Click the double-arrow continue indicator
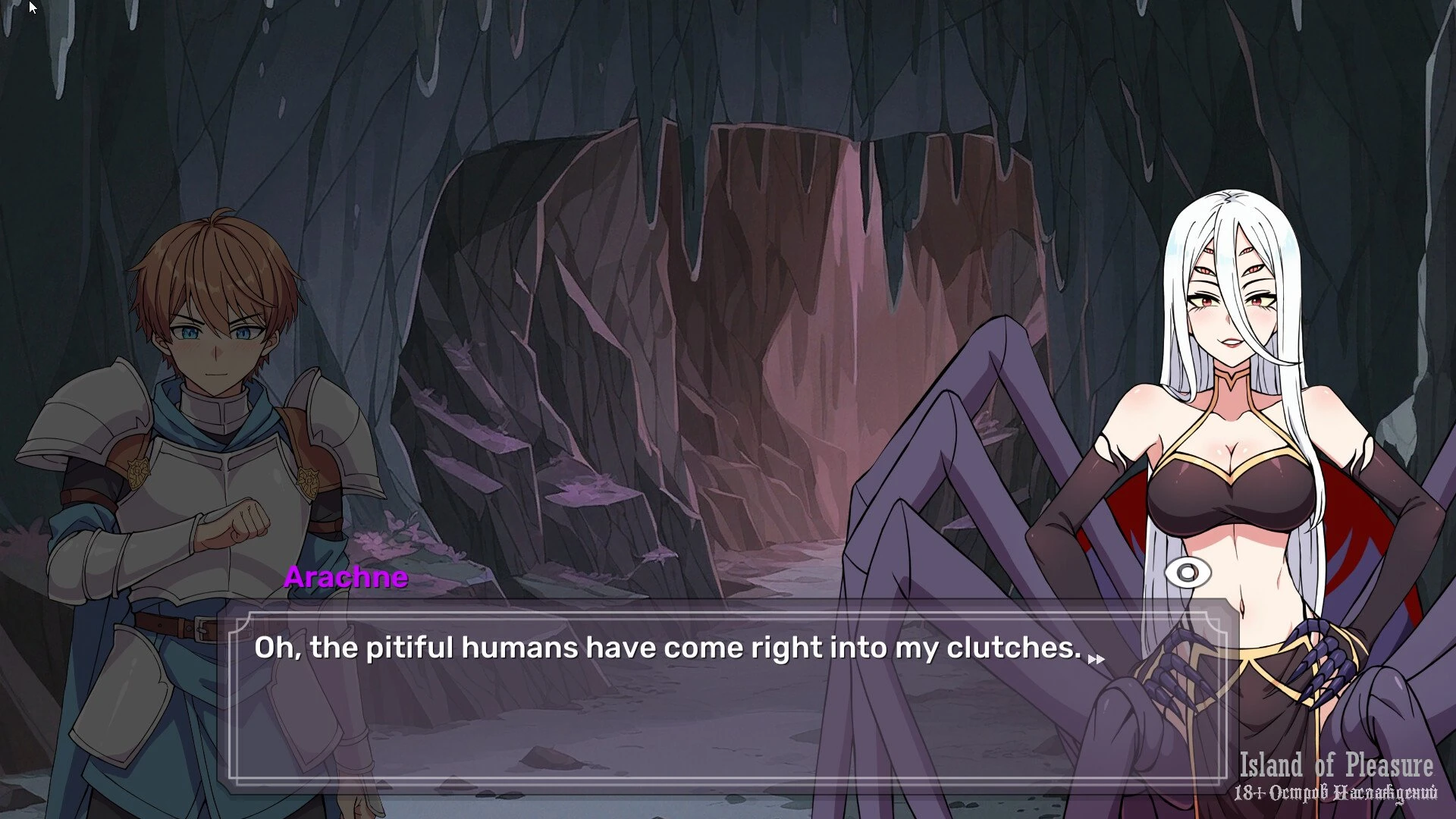 click(x=1096, y=659)
